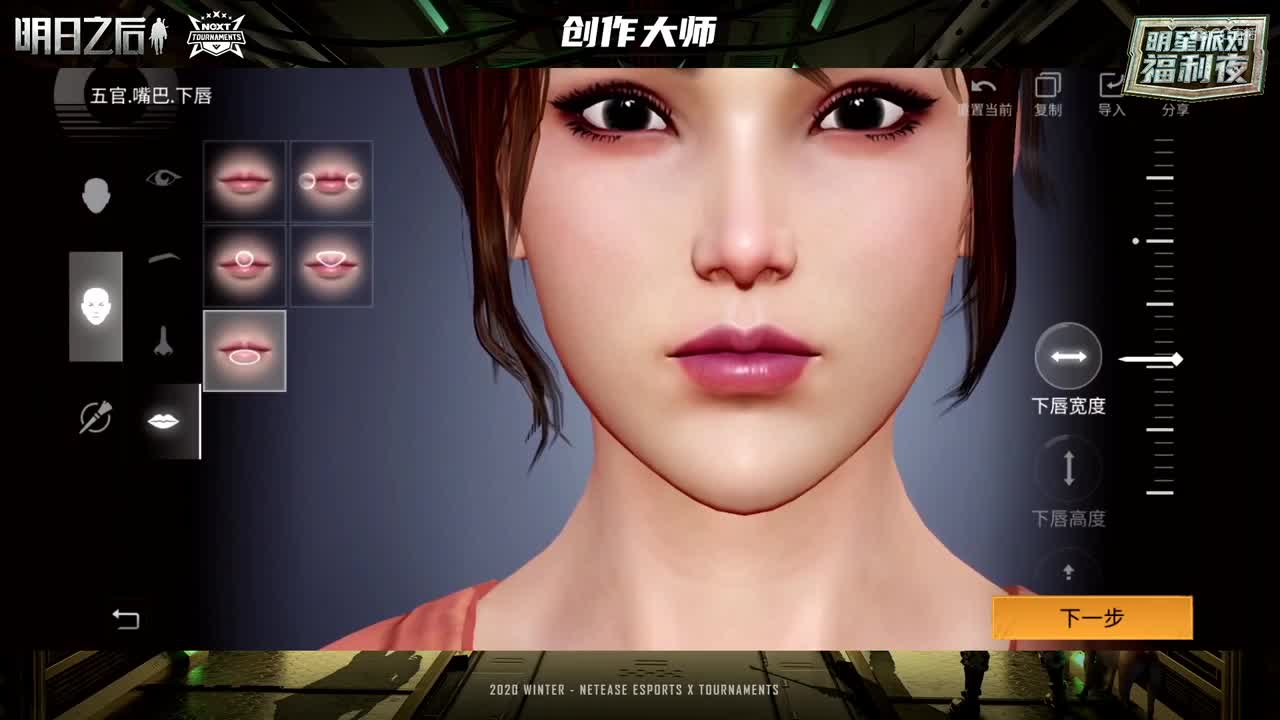Select the nose customization icon

coord(165,340)
